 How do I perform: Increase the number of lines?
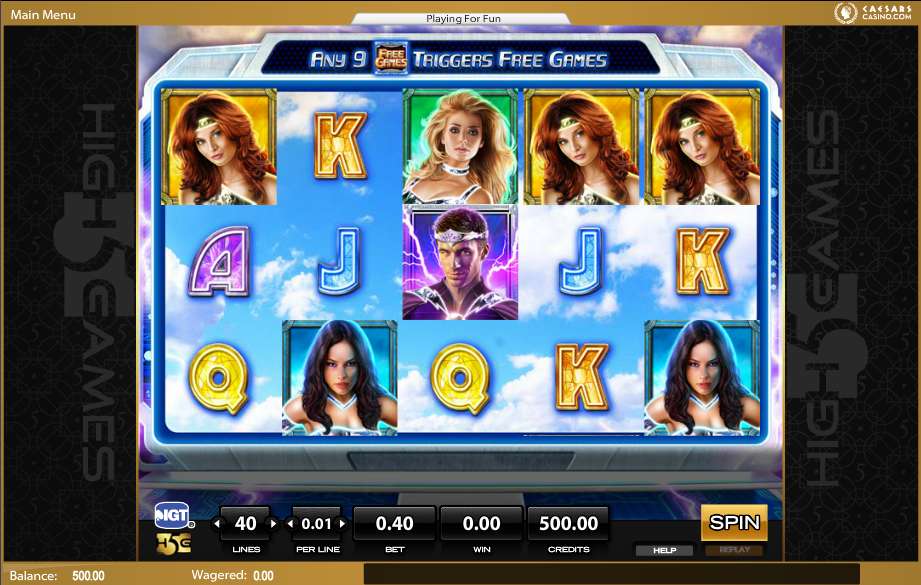click(273, 523)
